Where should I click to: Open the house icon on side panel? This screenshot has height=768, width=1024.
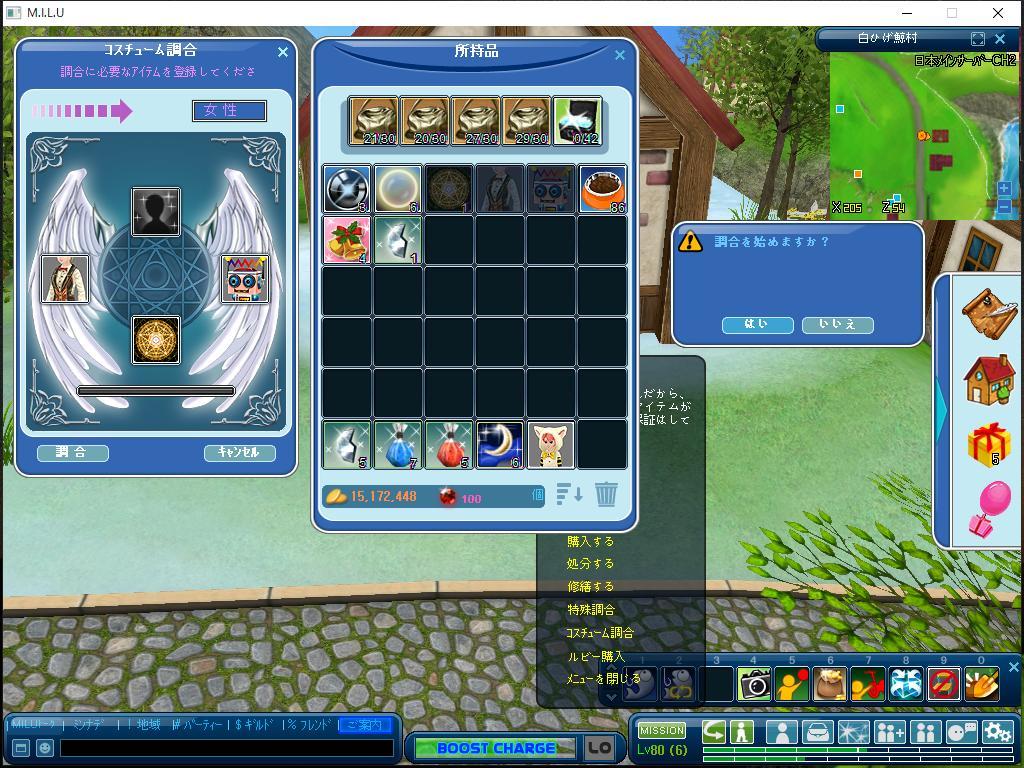[988, 380]
